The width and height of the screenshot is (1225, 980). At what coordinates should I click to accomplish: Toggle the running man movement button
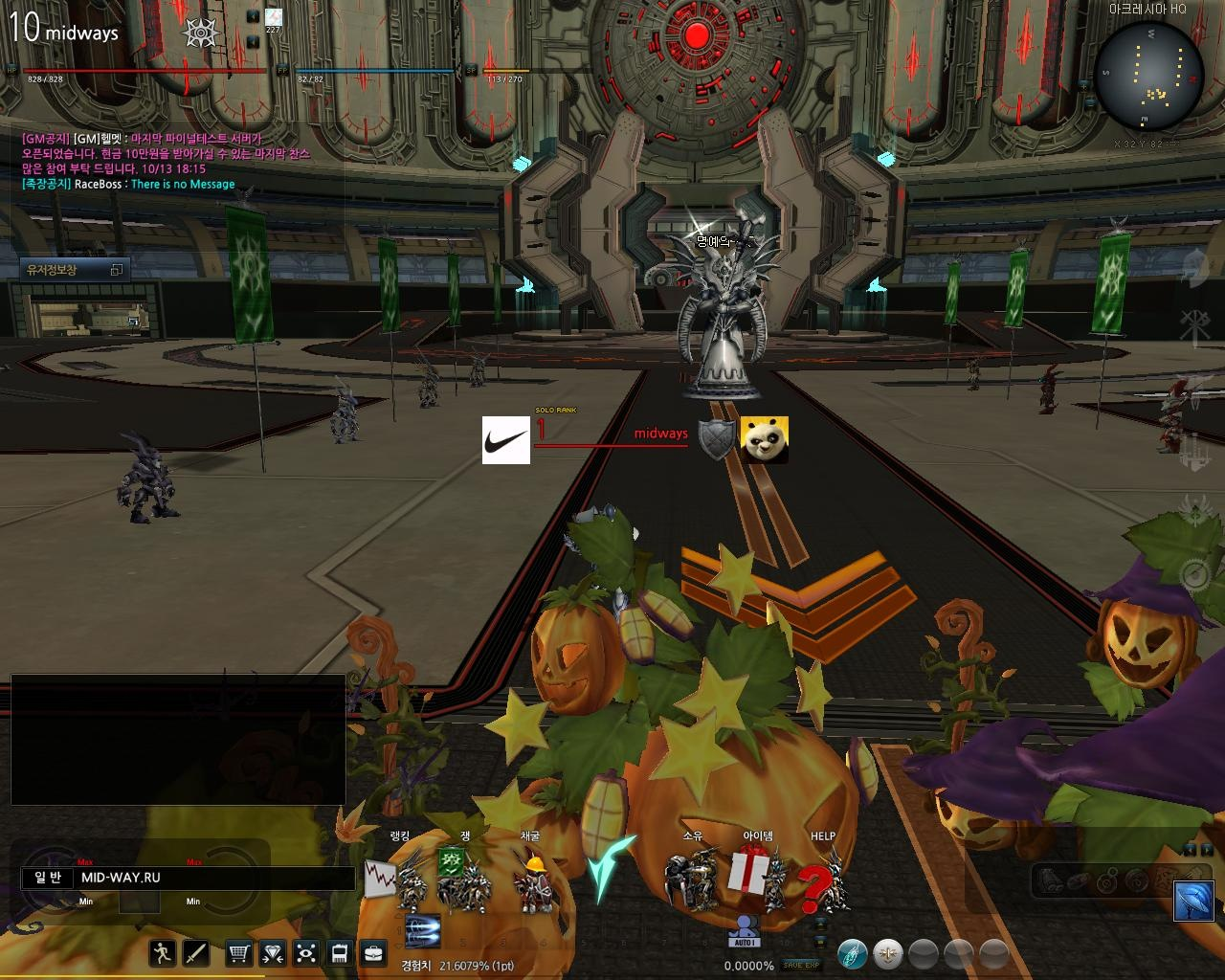tap(163, 952)
